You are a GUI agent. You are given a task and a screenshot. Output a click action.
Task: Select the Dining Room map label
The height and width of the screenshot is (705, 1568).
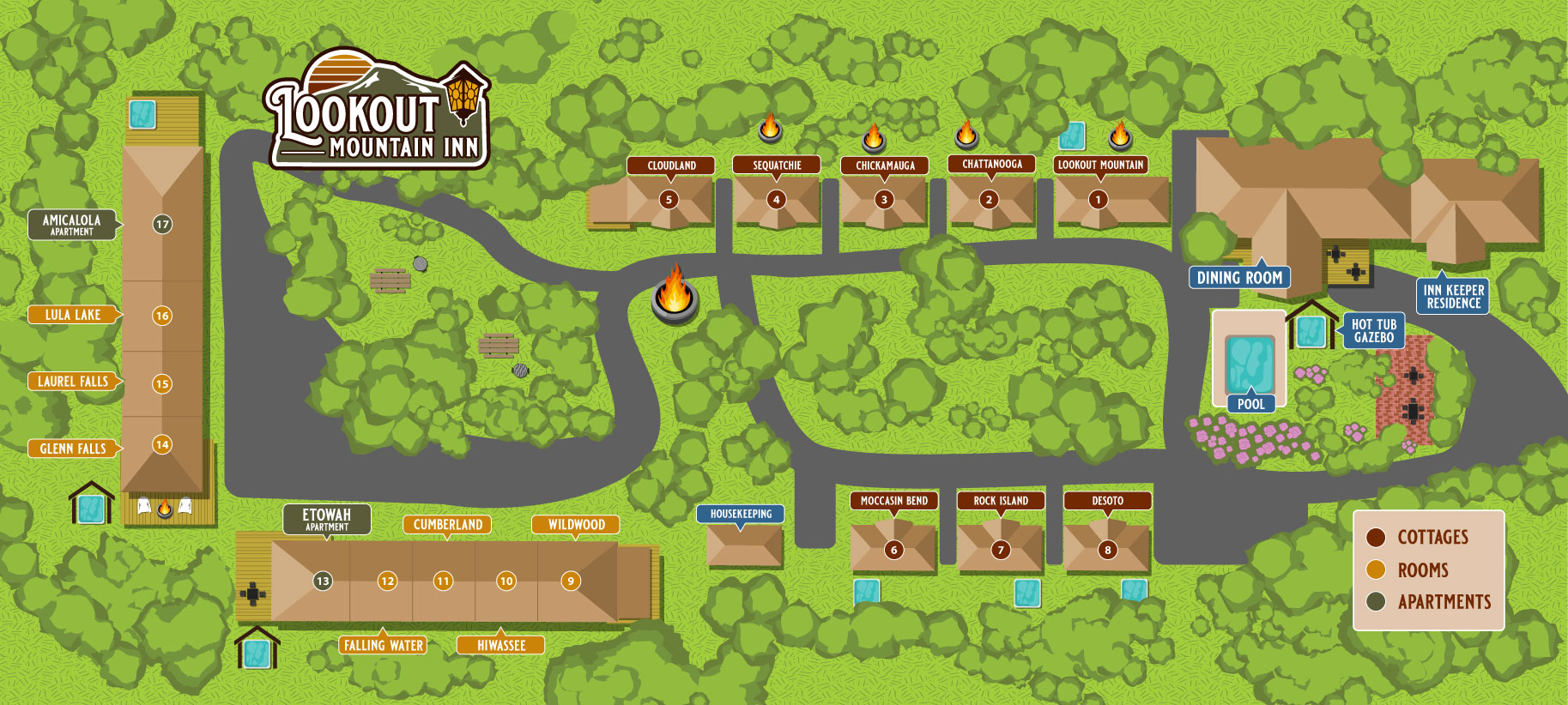pos(1239,278)
